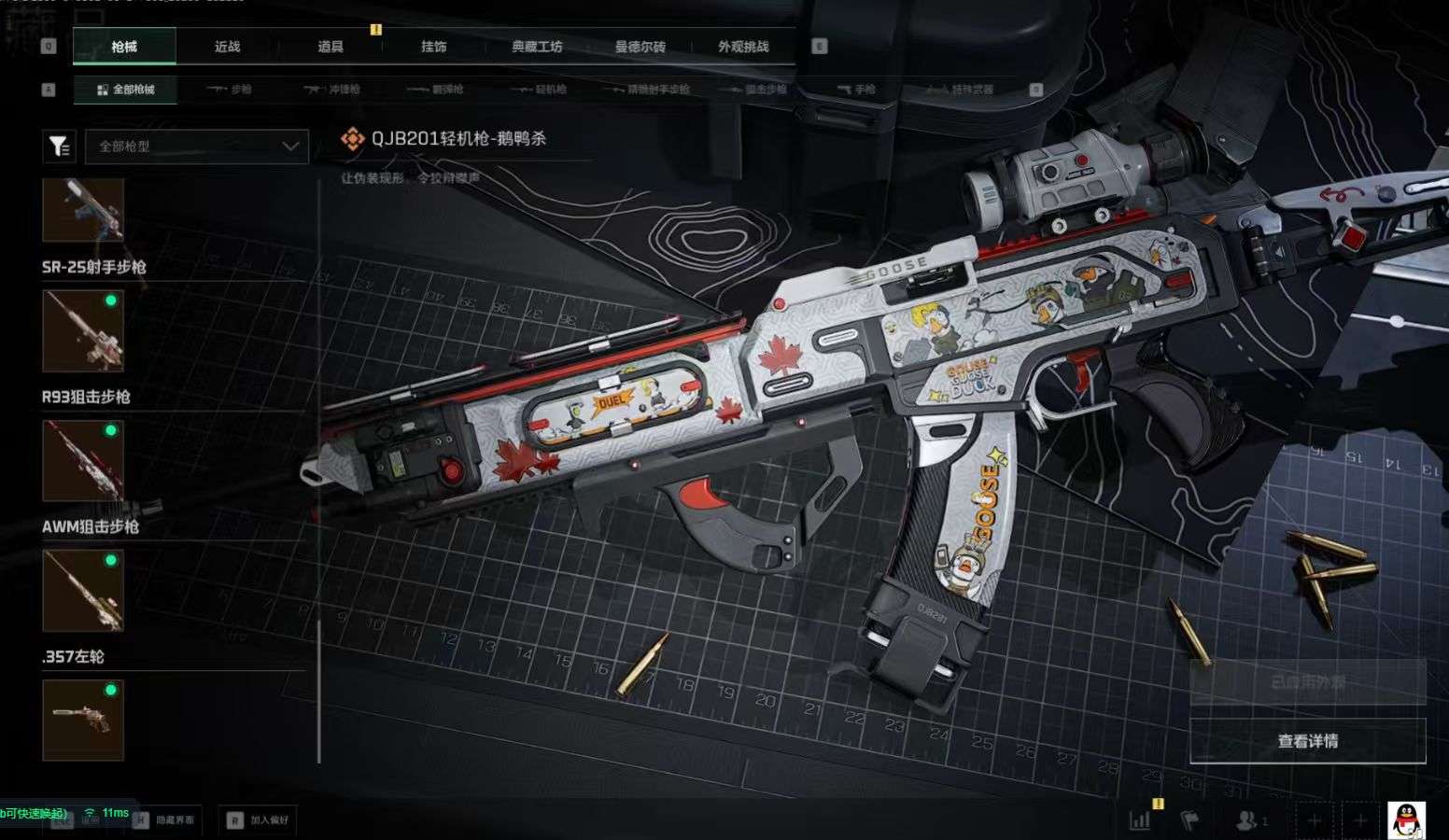
Task: Open the 全部枪型 dropdown
Action: tap(197, 147)
